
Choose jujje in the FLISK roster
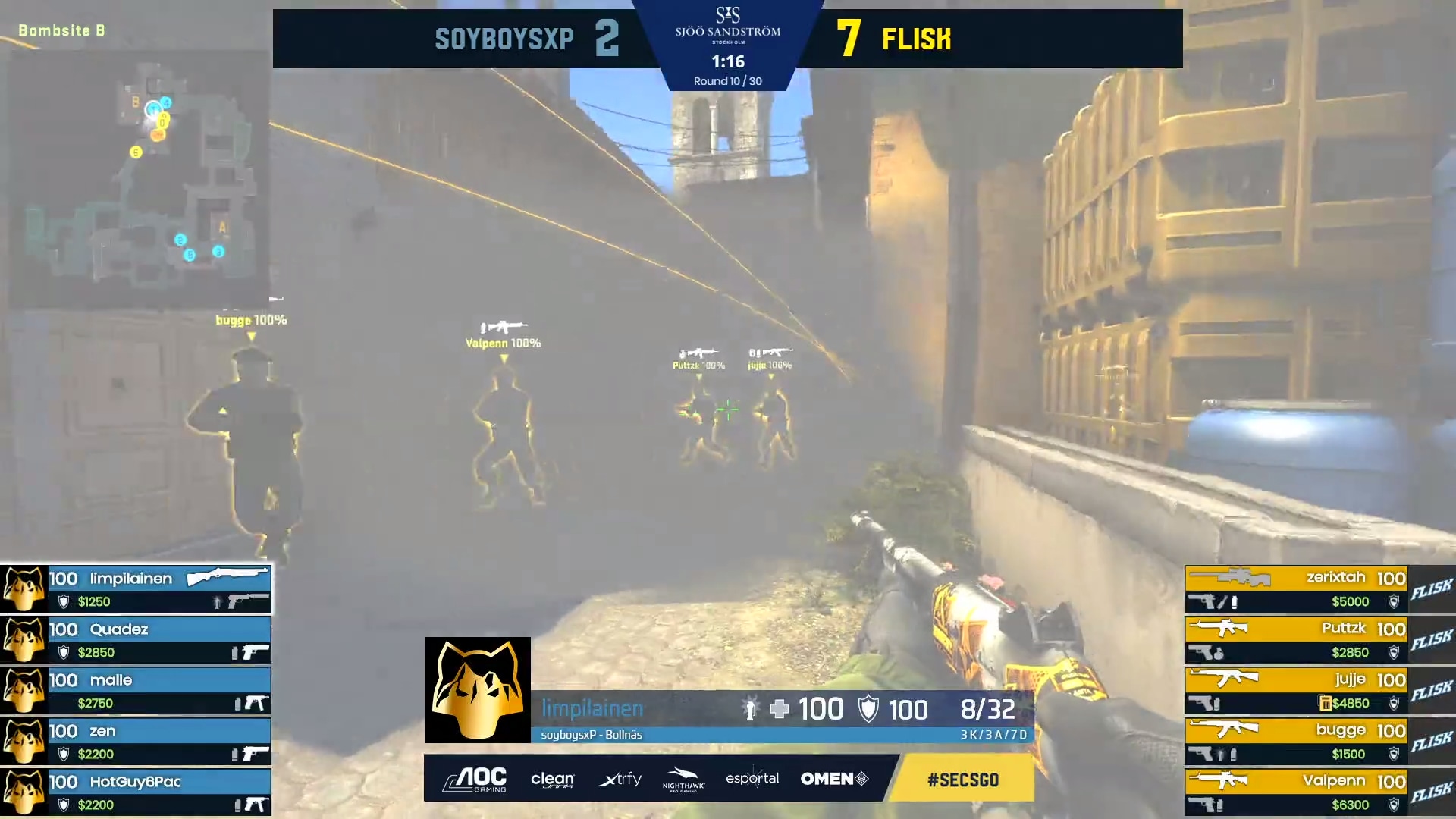[x=1297, y=691]
